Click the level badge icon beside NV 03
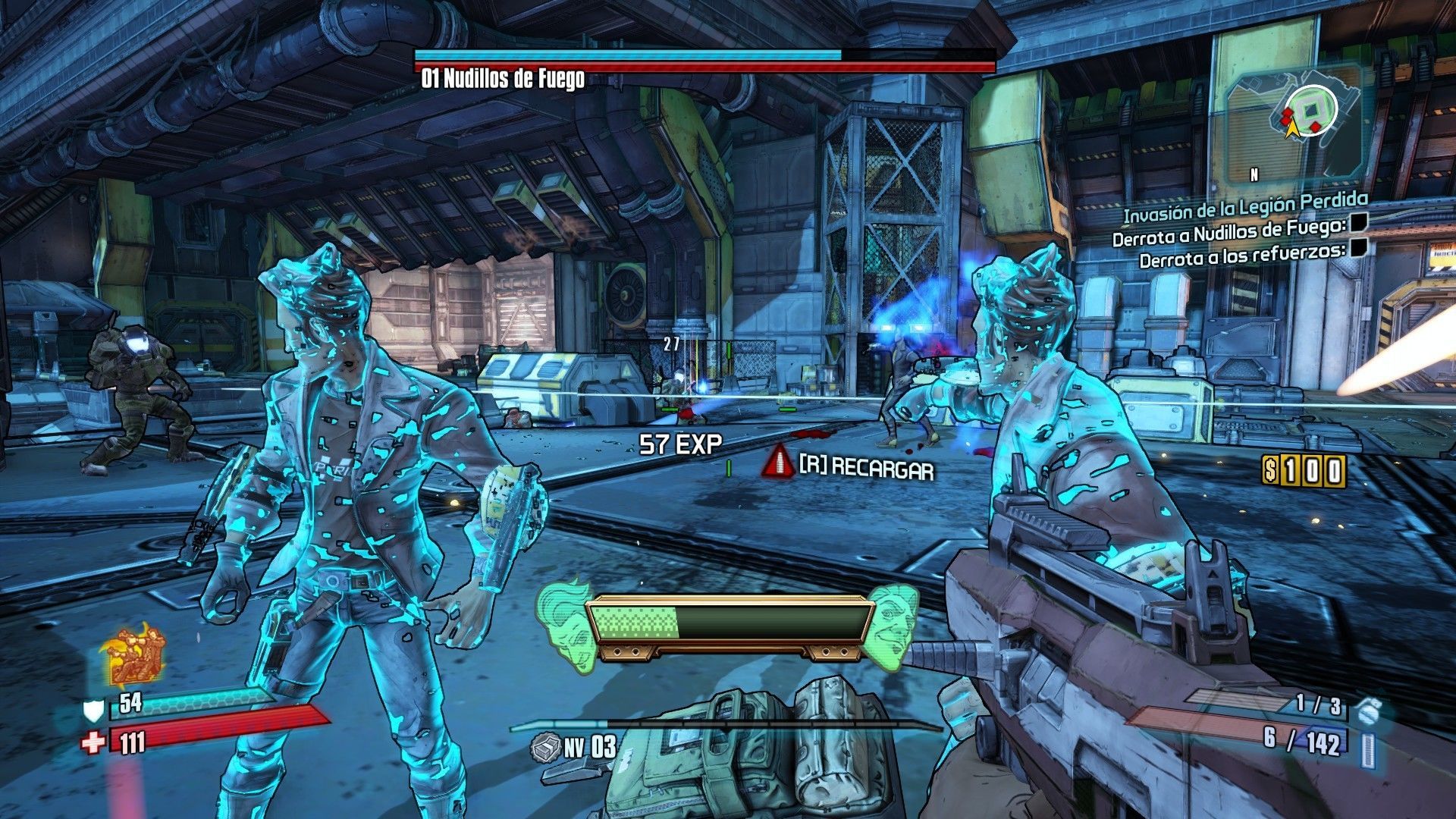 click(546, 748)
